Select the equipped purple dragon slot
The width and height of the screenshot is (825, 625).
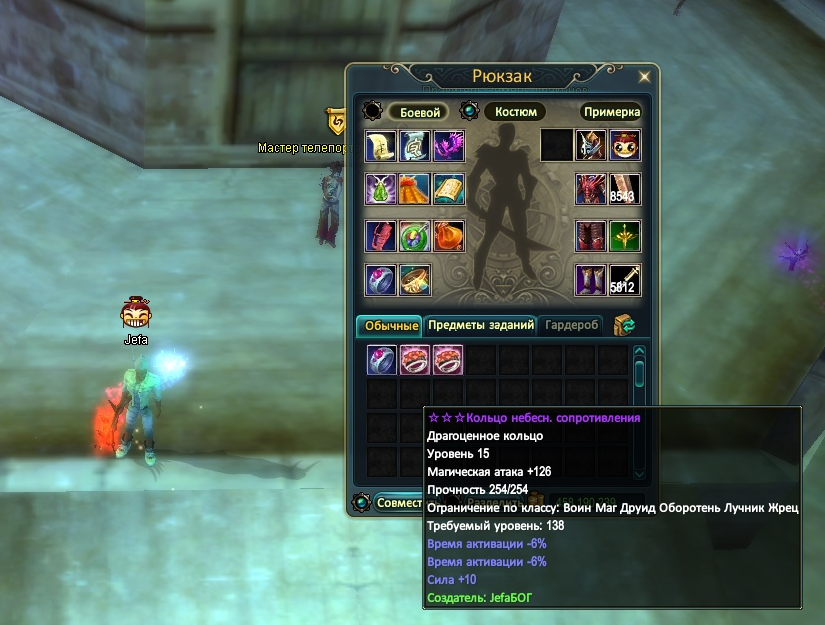pos(449,145)
